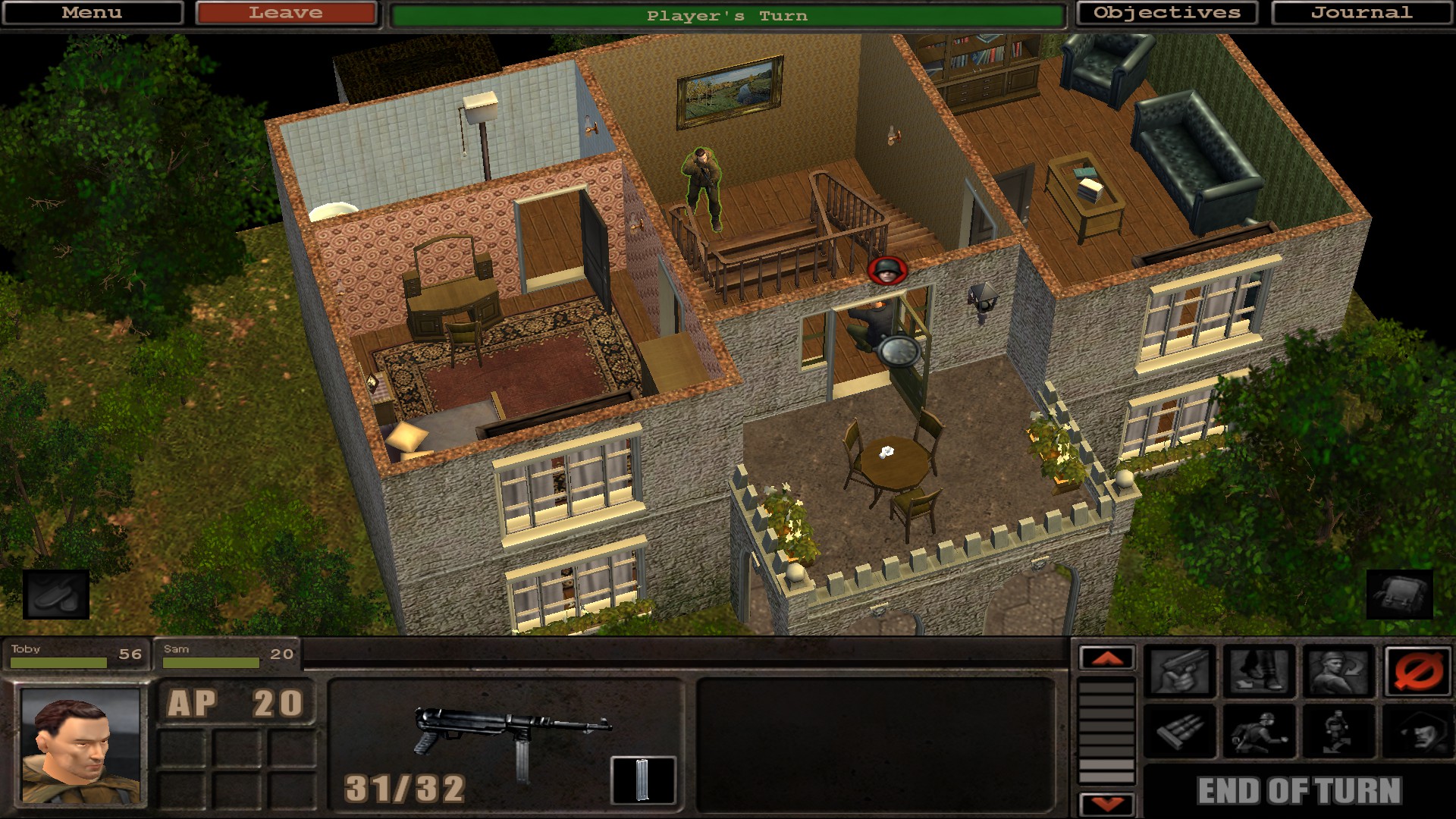This screenshot has height=819, width=1456.
Task: Activate the pistol-in-hand shoot action
Action: (x=1179, y=672)
